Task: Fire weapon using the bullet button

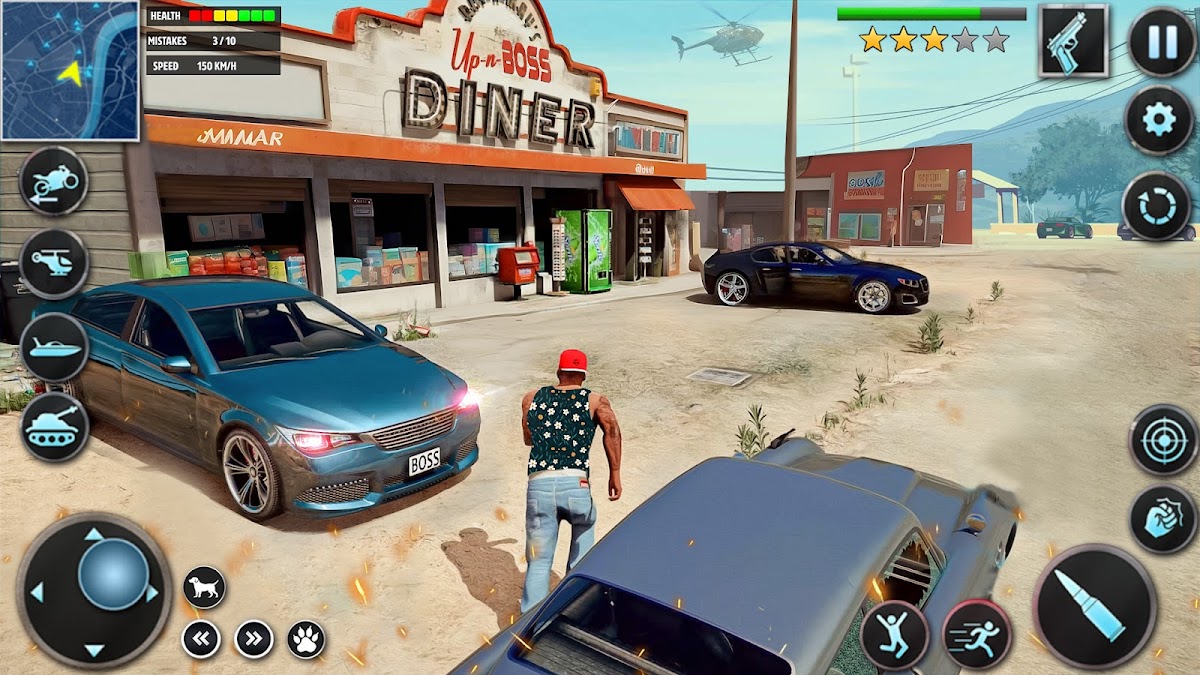Action: point(1094,607)
